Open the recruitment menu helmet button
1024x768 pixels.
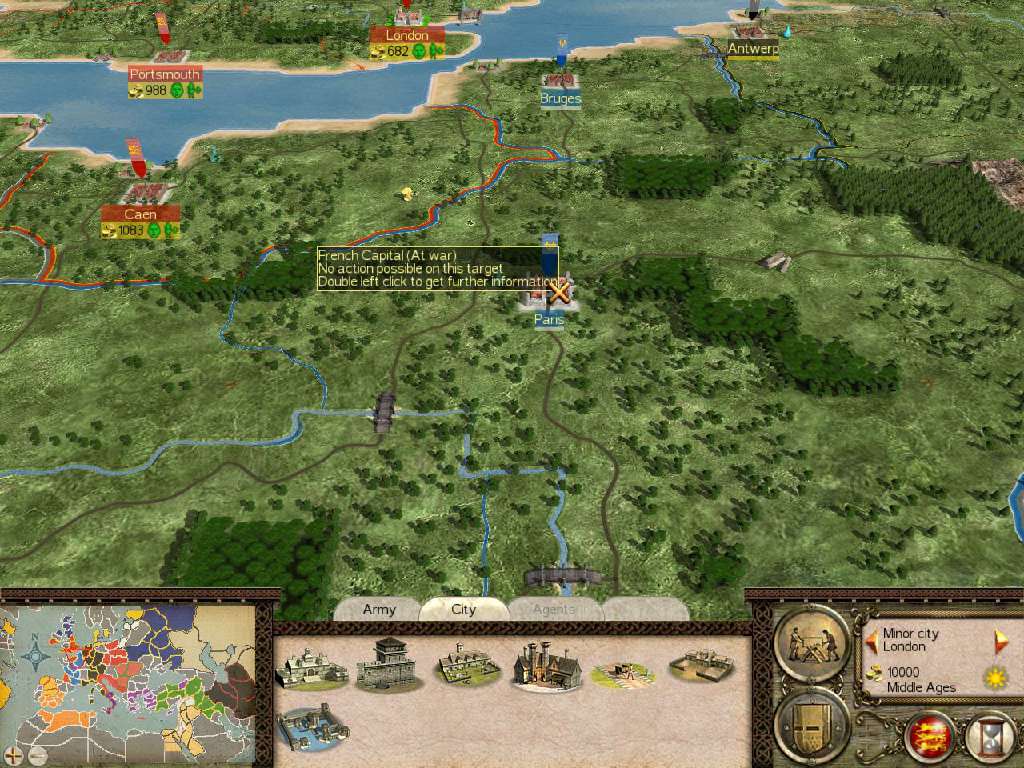pyautogui.click(x=812, y=722)
